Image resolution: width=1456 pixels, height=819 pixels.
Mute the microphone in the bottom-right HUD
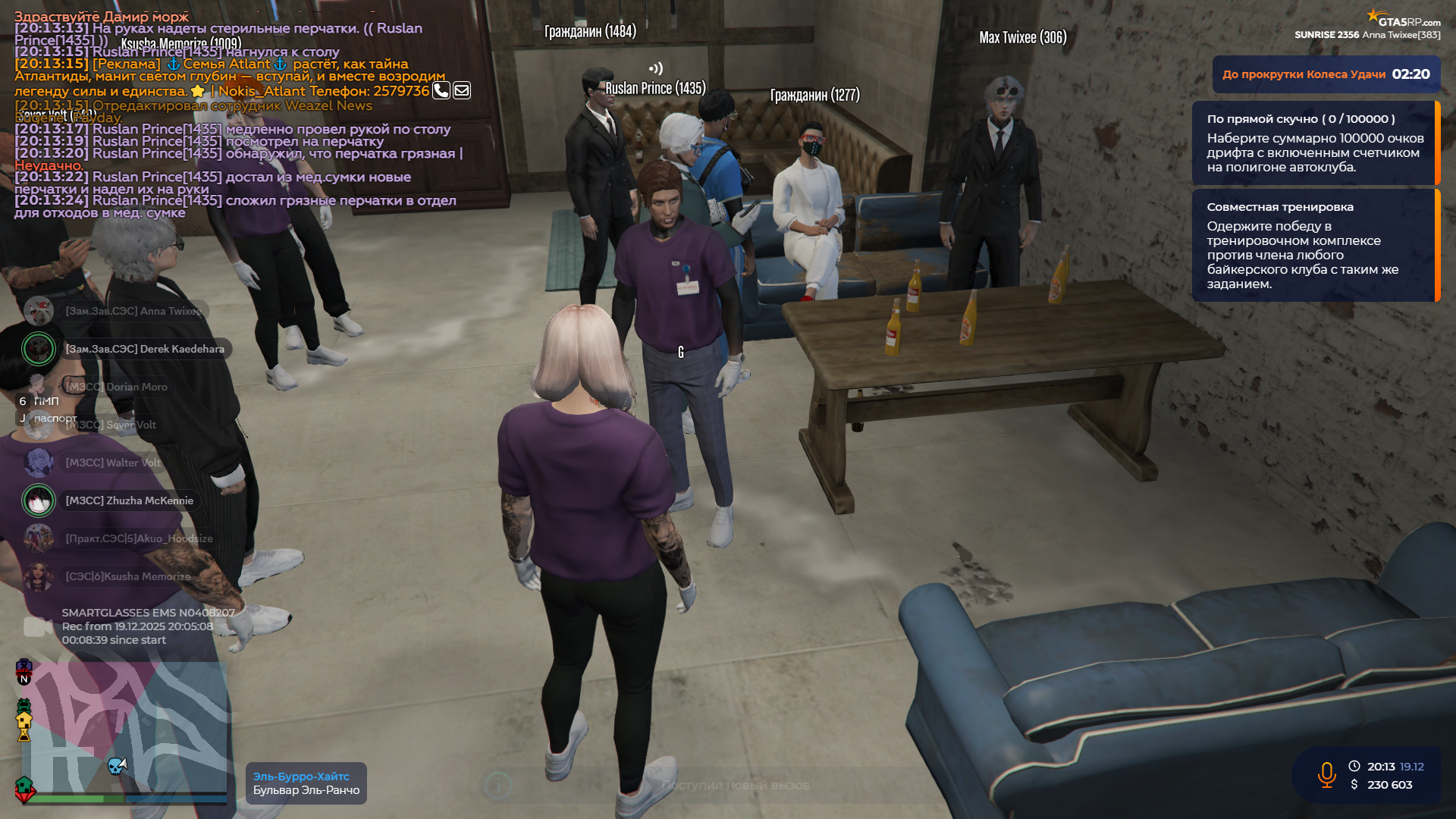coord(1325,775)
